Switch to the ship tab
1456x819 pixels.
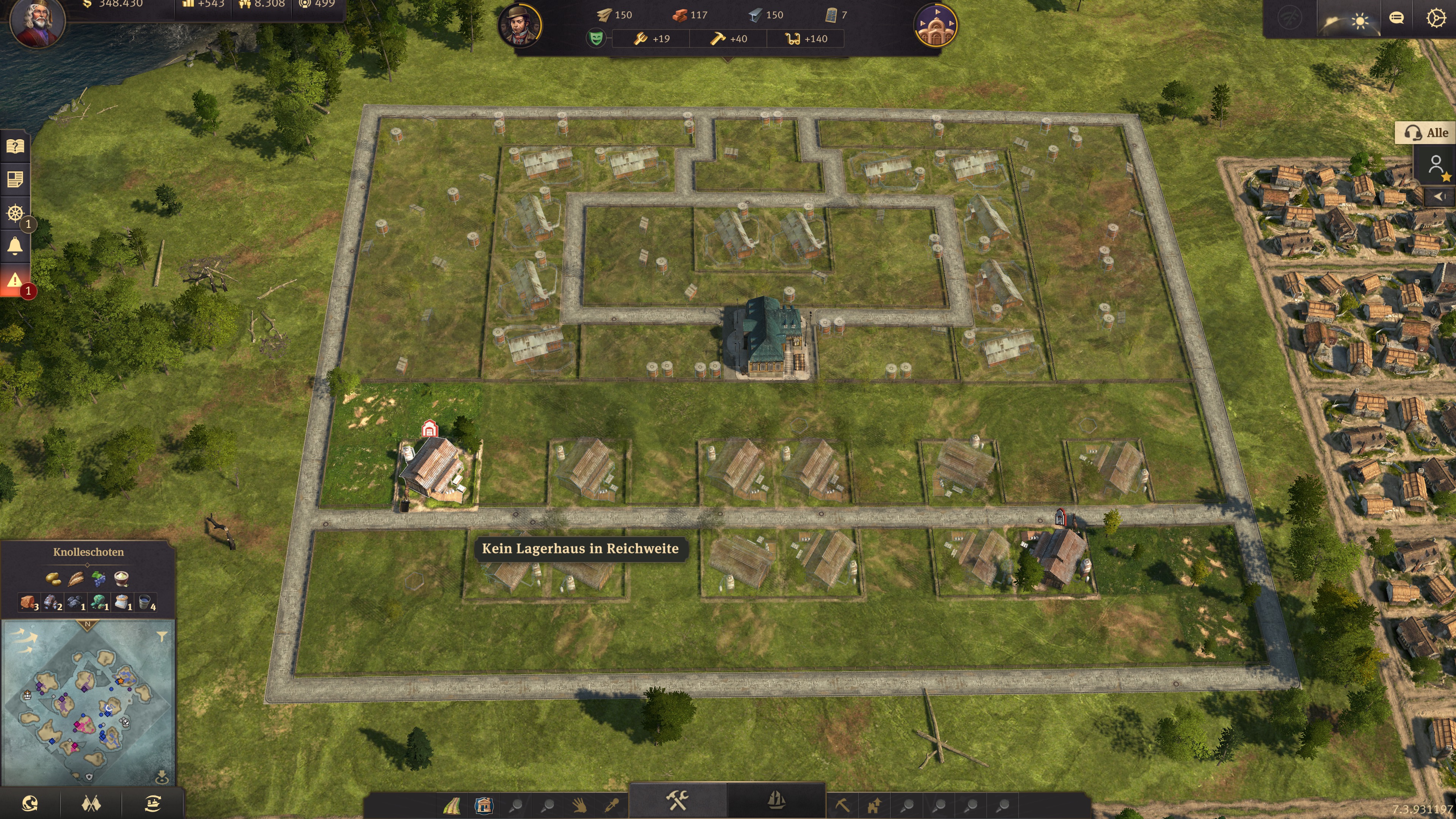click(x=776, y=800)
